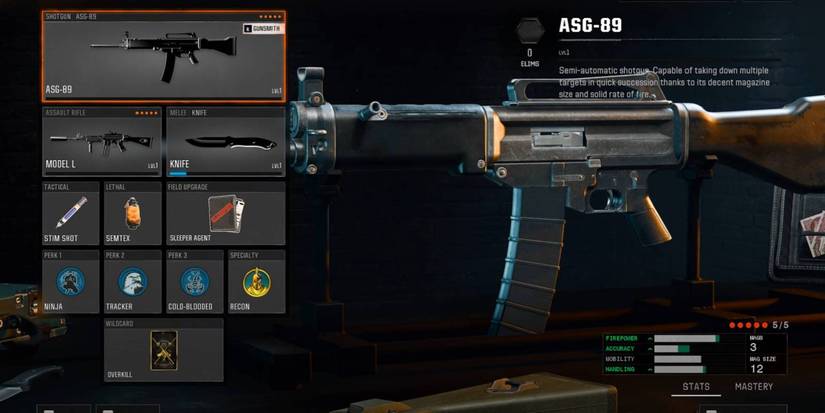Open the Stim Shot tactical slot
Screen dimensions: 825x413
71,214
